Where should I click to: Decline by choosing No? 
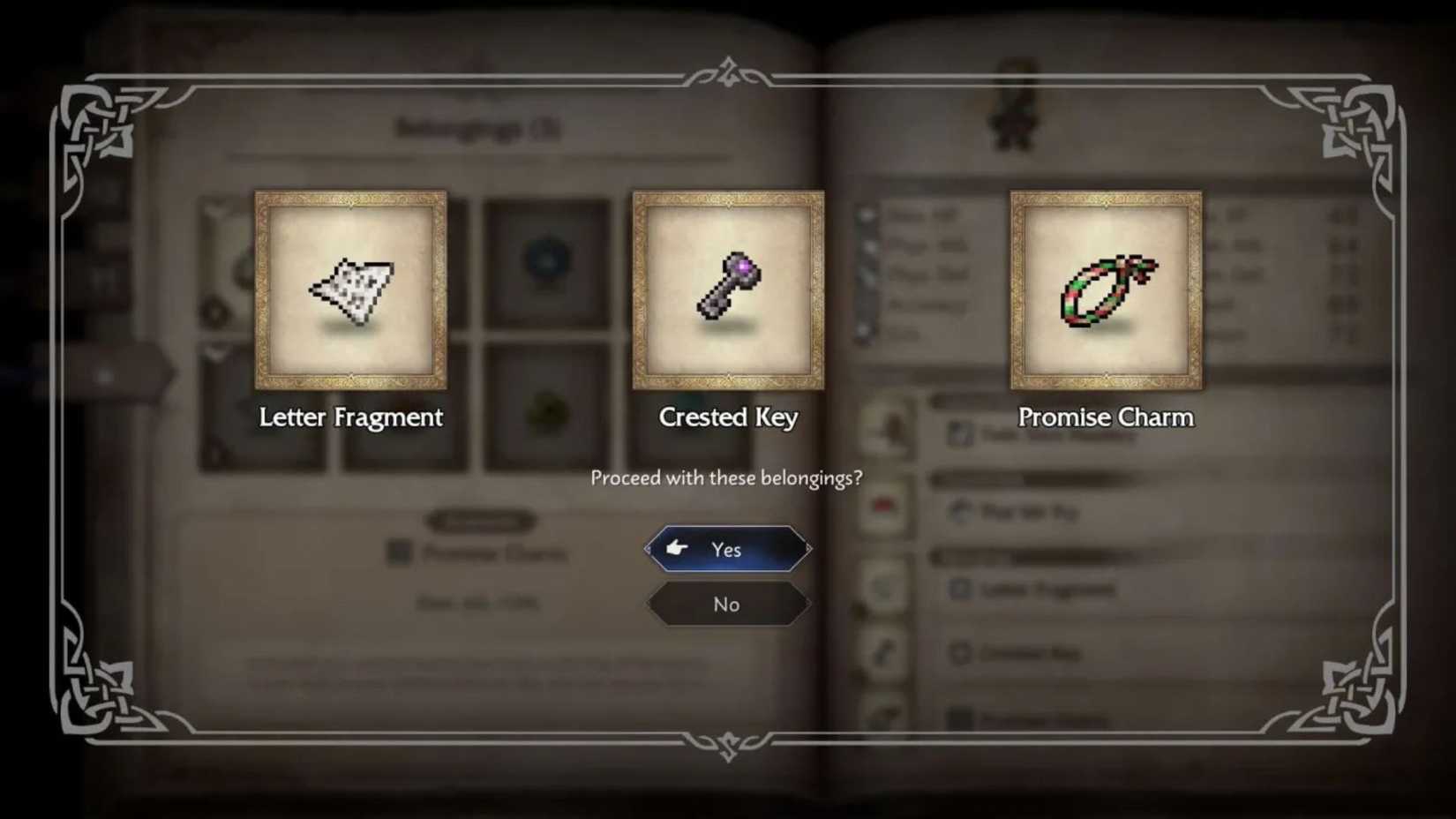pos(725,604)
